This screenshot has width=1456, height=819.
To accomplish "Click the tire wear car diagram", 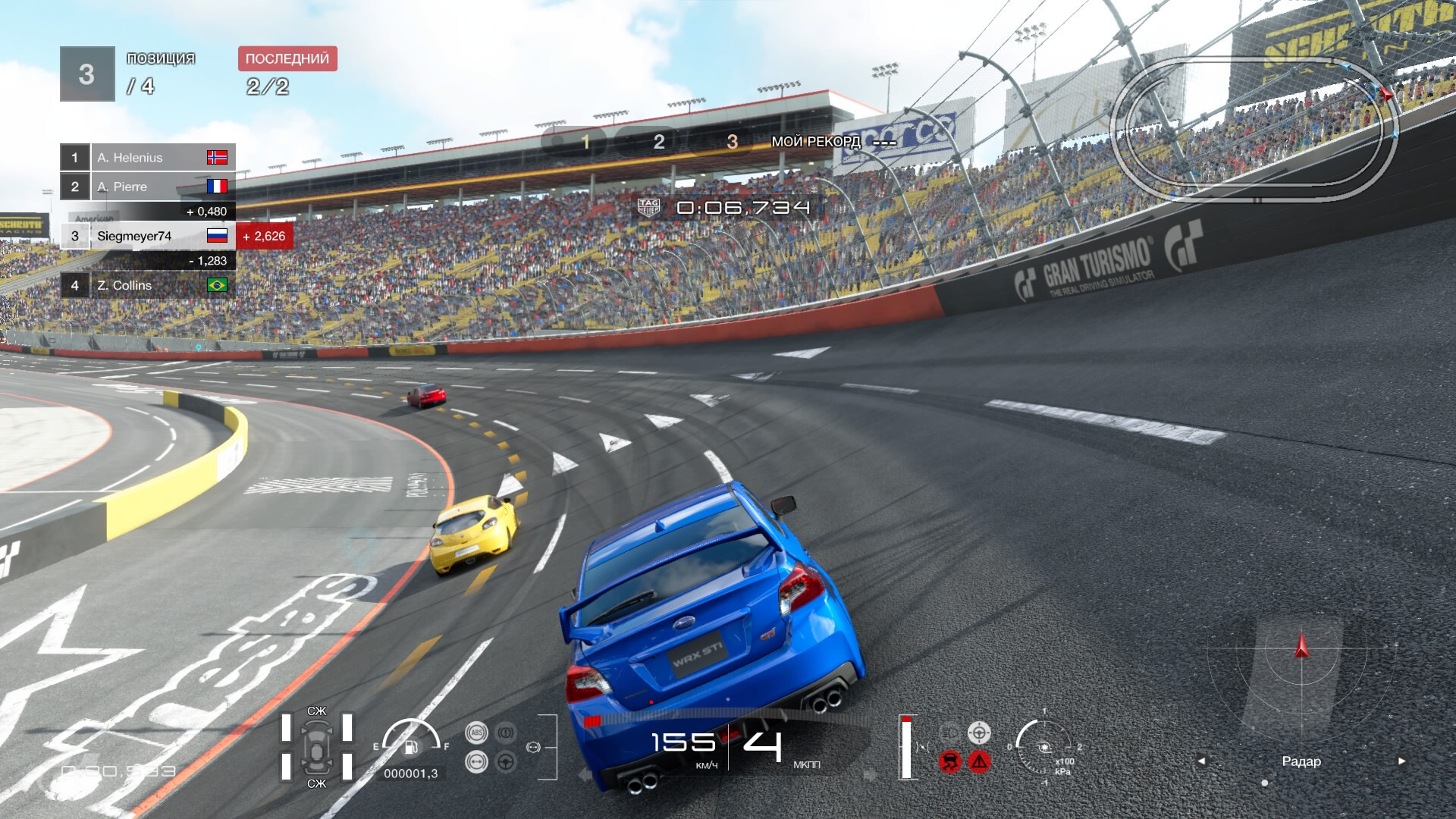I will point(316,748).
